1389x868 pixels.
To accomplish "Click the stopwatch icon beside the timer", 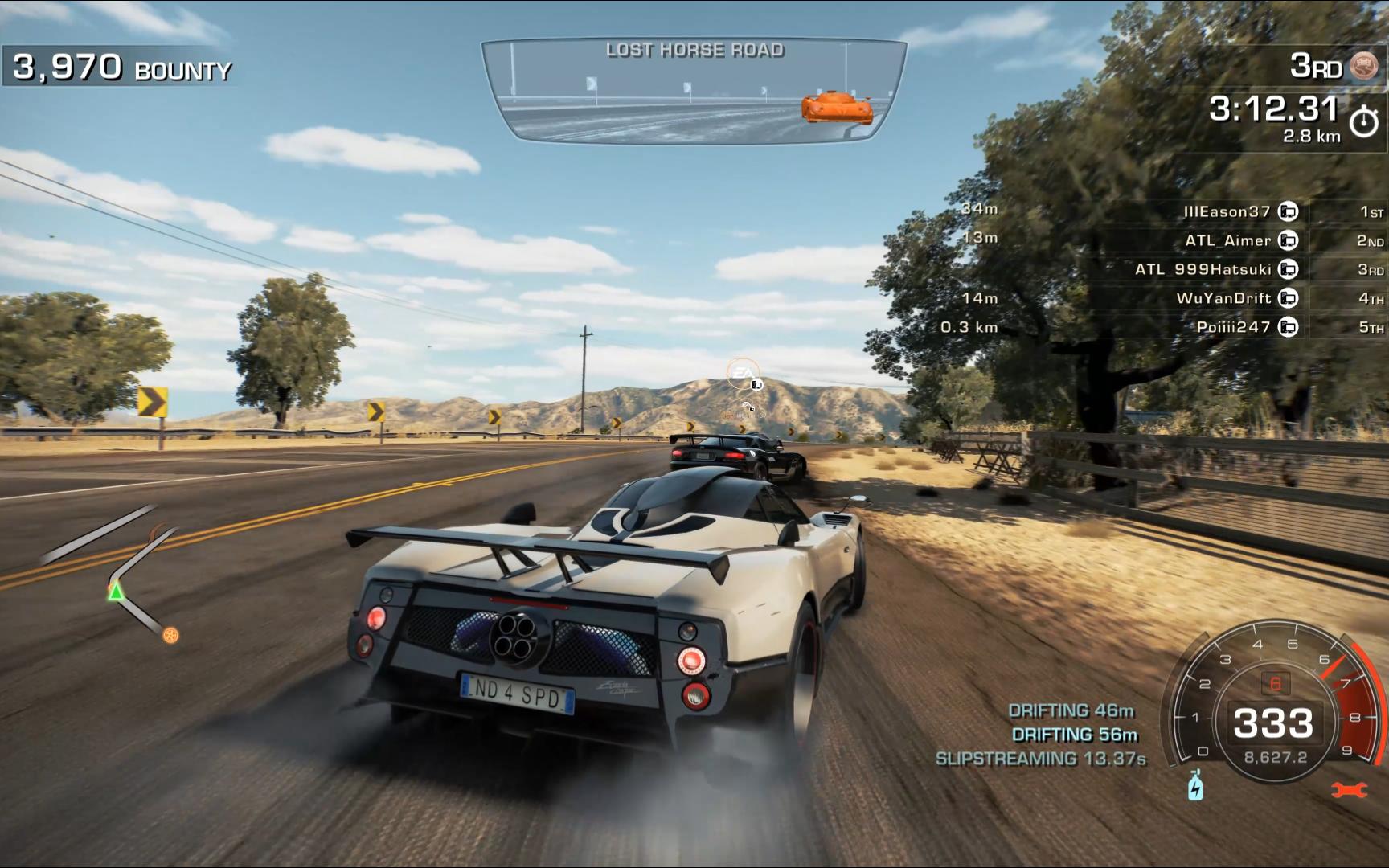I will click(x=1363, y=121).
